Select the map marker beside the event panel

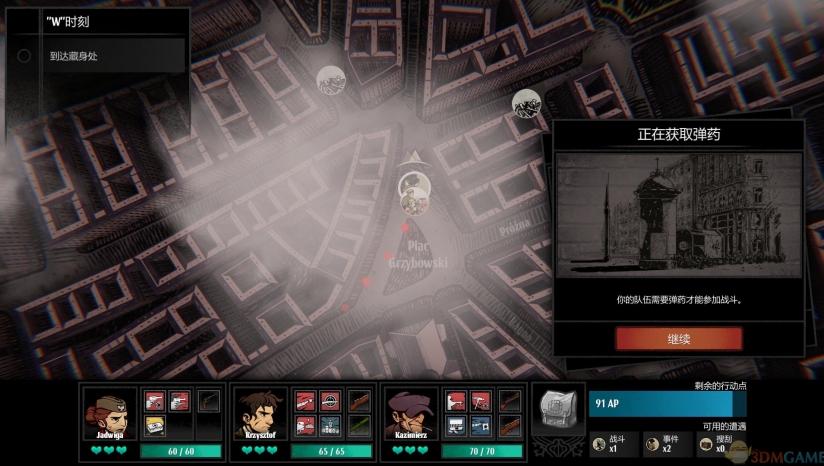tap(526, 103)
